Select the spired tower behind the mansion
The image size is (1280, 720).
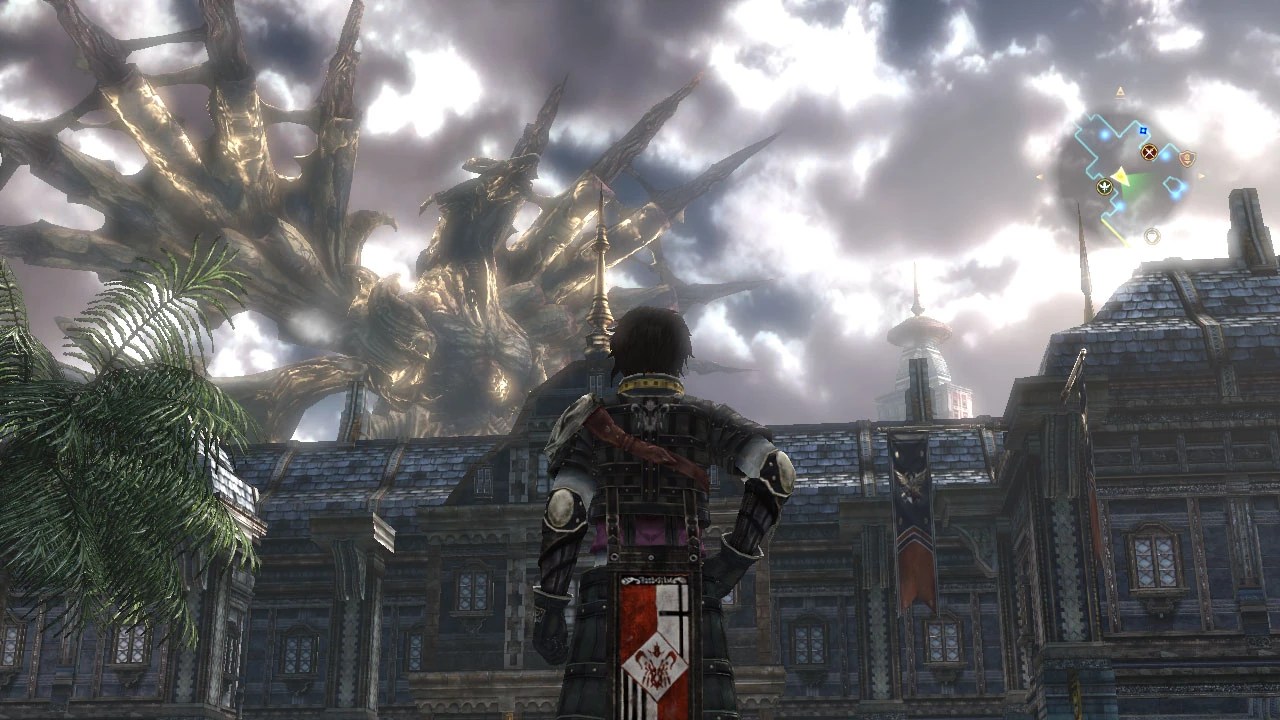pos(920,330)
